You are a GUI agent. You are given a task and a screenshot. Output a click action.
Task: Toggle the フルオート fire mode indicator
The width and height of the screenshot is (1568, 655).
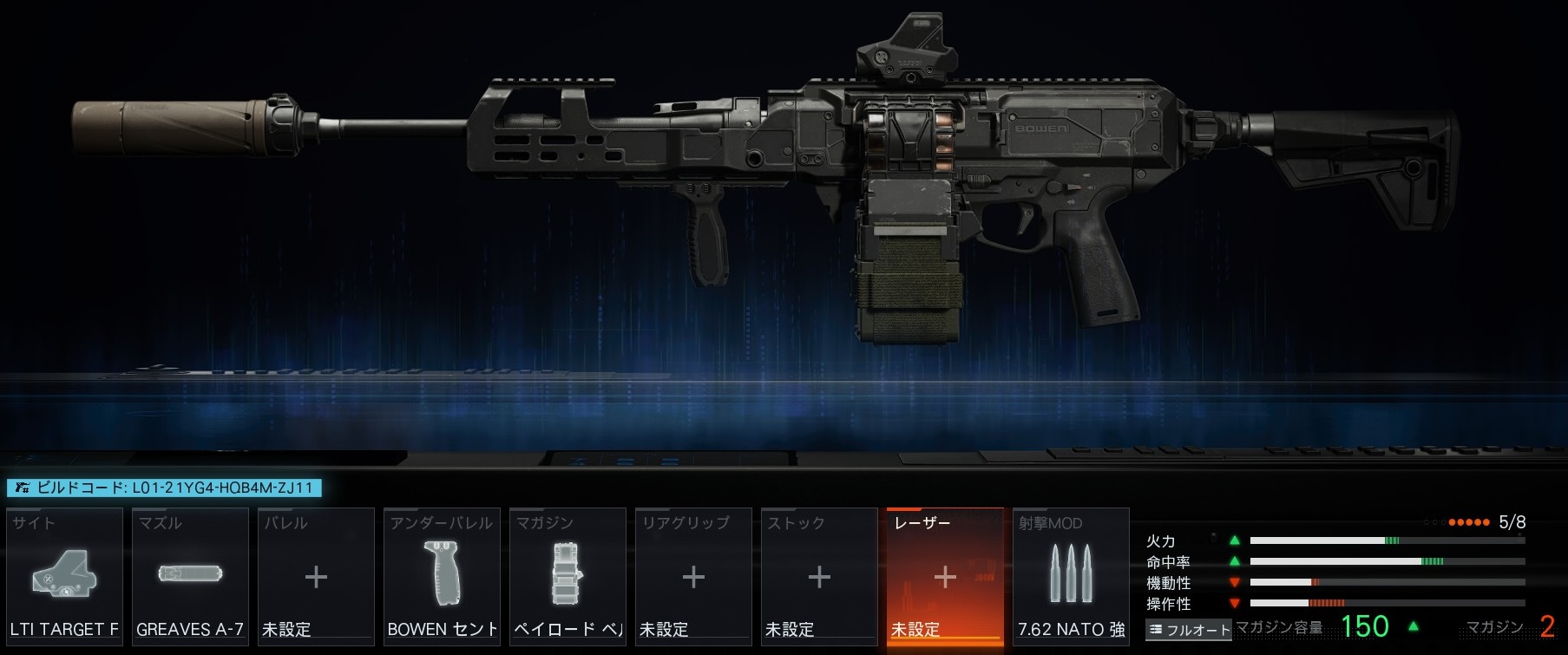pos(1189,630)
